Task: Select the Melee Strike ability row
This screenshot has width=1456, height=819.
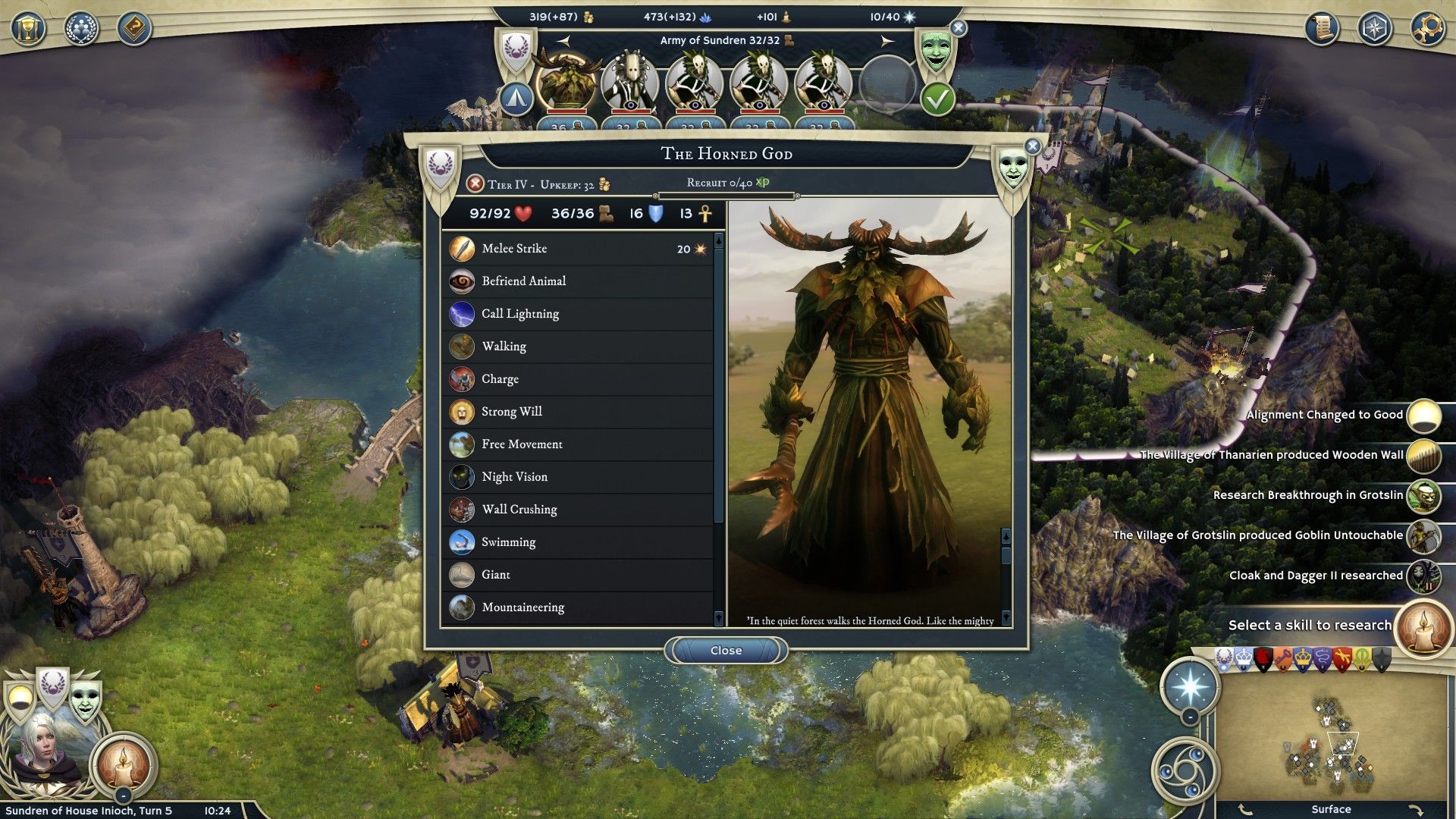Action: tap(578, 249)
